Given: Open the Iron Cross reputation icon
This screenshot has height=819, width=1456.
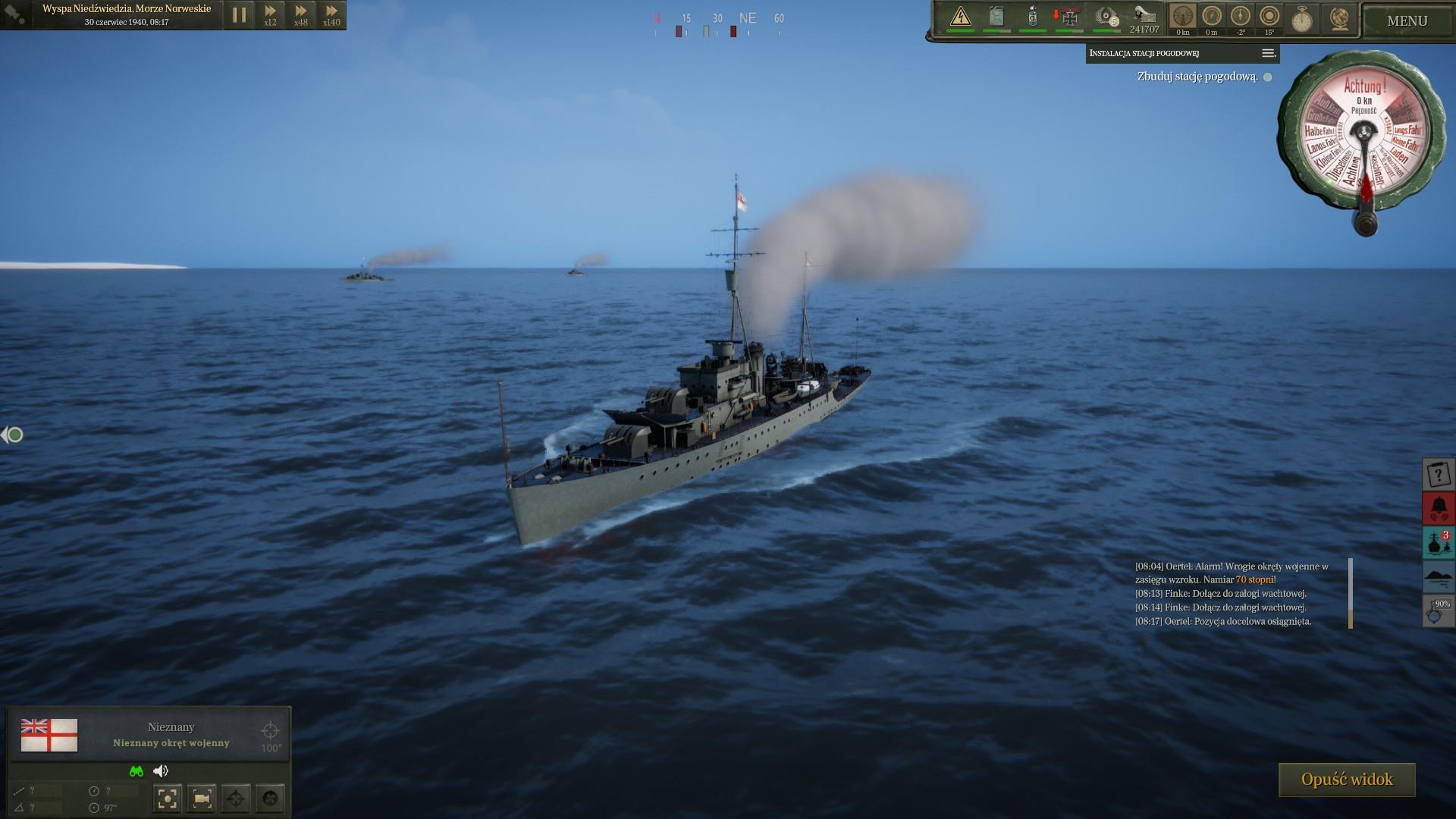Looking at the screenshot, I should pyautogui.click(x=1068, y=17).
